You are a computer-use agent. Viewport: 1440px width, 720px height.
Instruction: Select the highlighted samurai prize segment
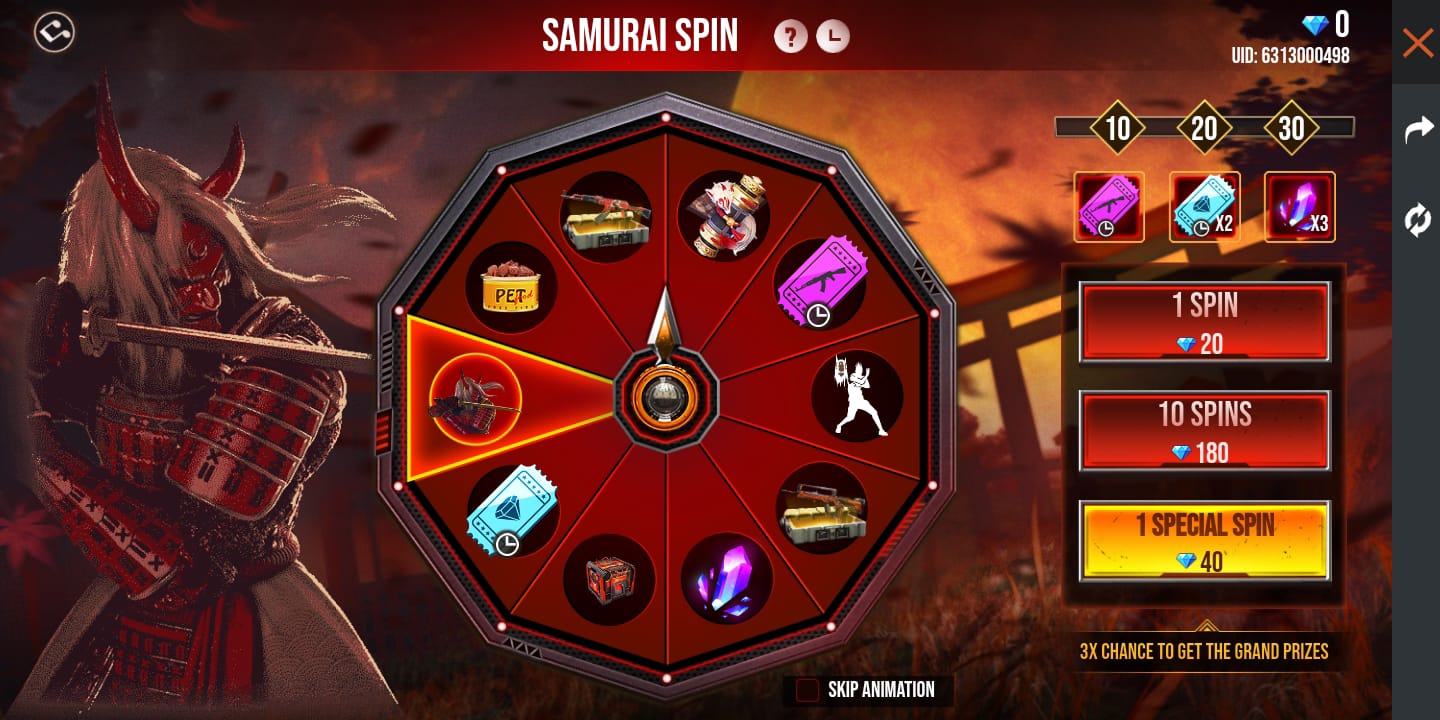(475, 398)
